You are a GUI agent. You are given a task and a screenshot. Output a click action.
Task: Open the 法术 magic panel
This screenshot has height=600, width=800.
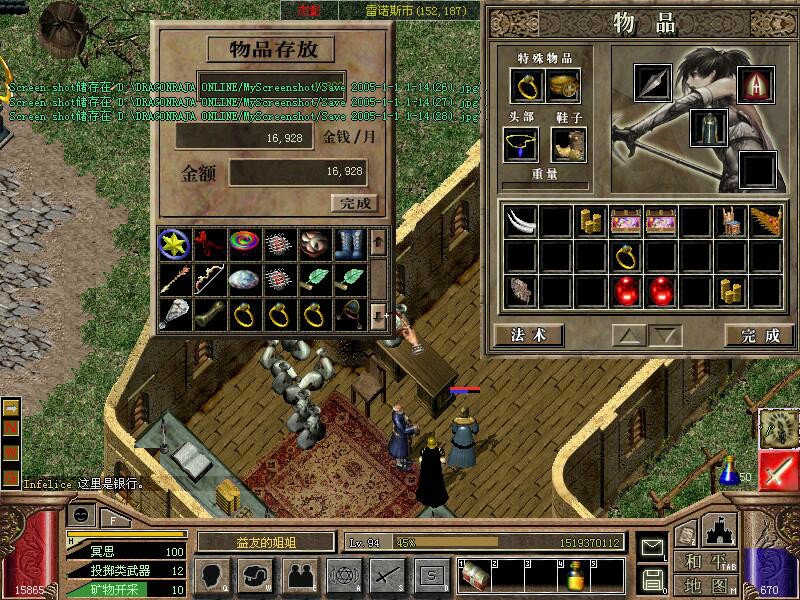point(528,335)
